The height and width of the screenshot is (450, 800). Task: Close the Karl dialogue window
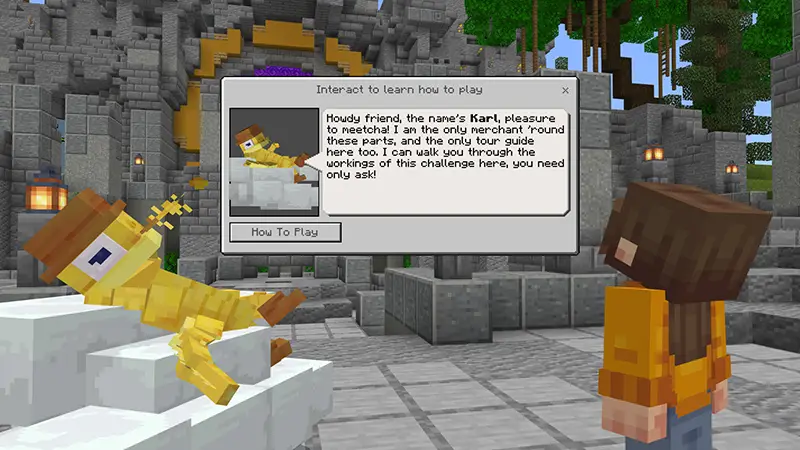[x=565, y=90]
